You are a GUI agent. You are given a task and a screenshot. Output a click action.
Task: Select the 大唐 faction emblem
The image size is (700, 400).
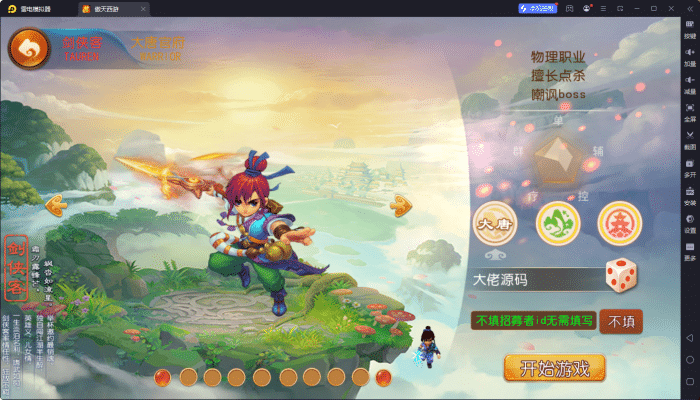[493, 223]
